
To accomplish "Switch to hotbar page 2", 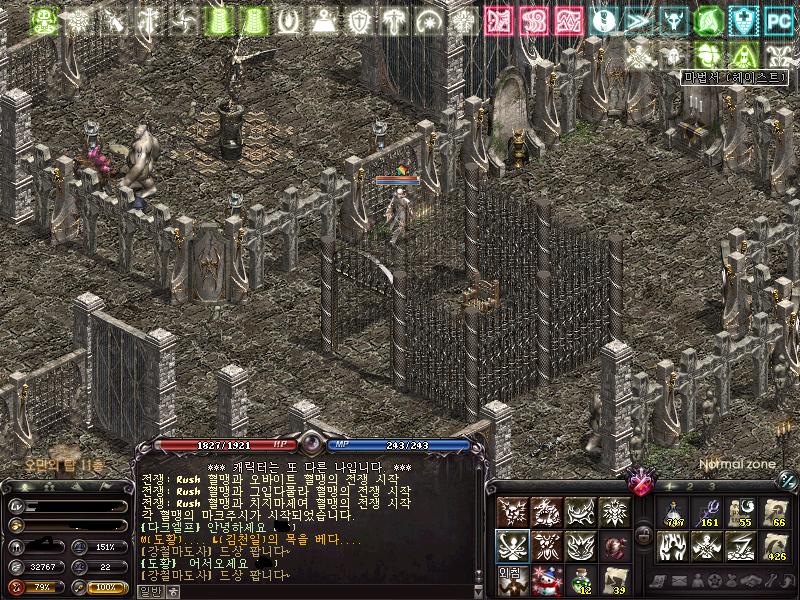I will (x=688, y=485).
